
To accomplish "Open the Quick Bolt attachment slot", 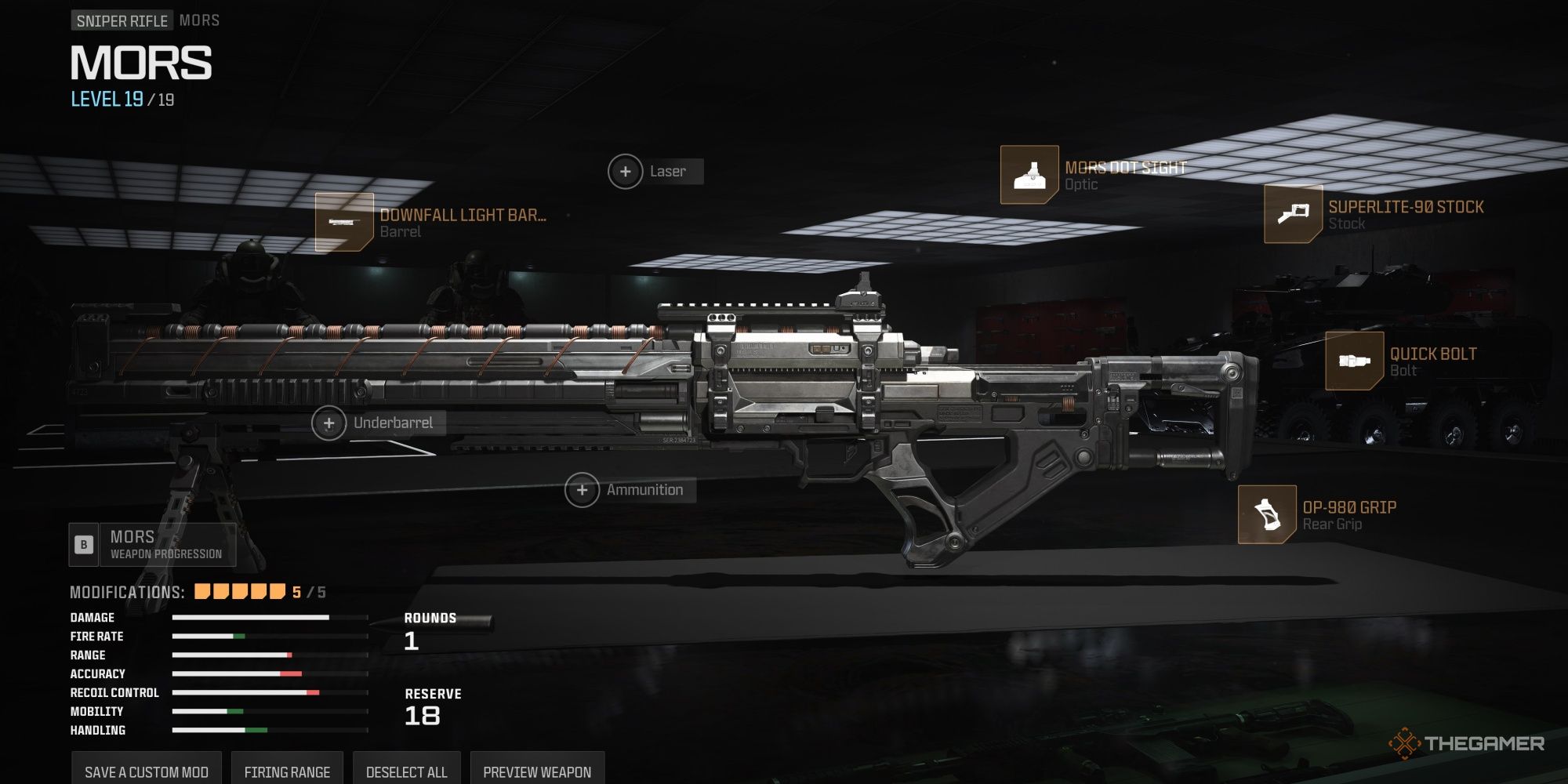I will tap(1354, 362).
